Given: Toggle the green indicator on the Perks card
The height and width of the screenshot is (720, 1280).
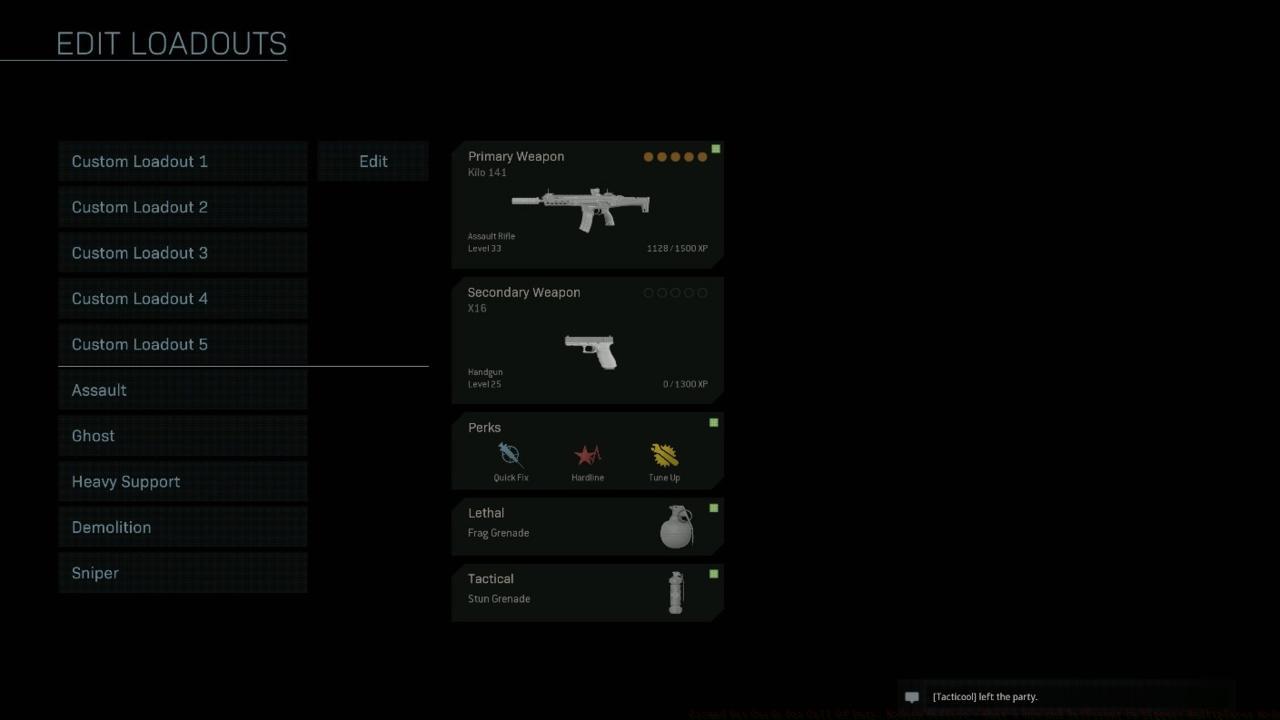Looking at the screenshot, I should tap(713, 422).
